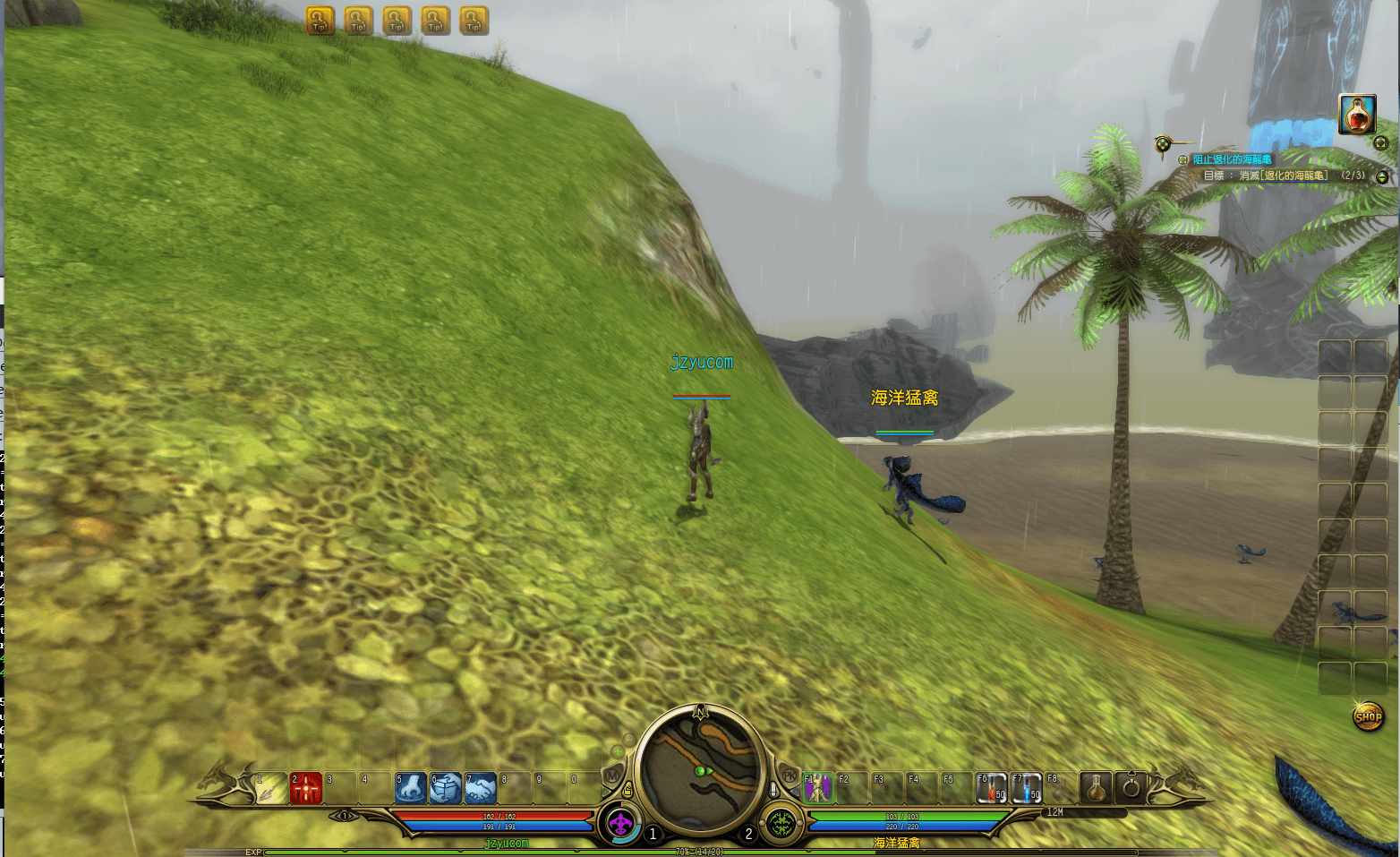Click the red potion buff icon
Viewport: 1400px width, 857px height.
1357,115
